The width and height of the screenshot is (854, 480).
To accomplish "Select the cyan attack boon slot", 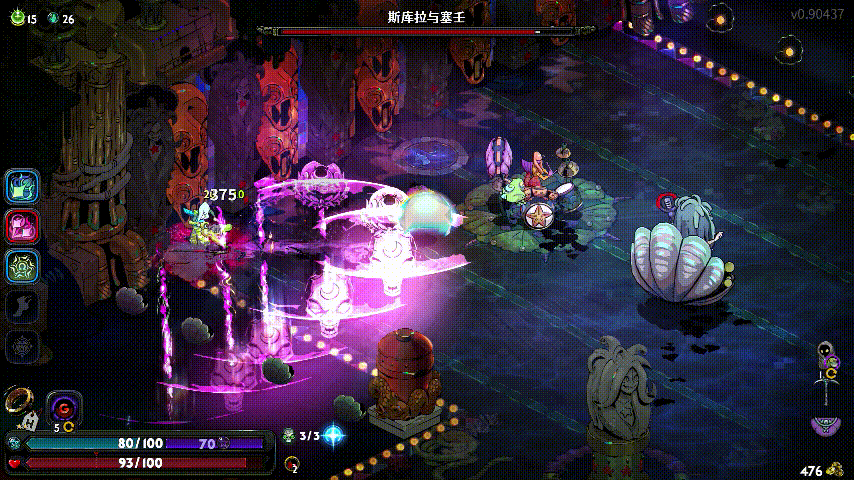I will (22, 186).
